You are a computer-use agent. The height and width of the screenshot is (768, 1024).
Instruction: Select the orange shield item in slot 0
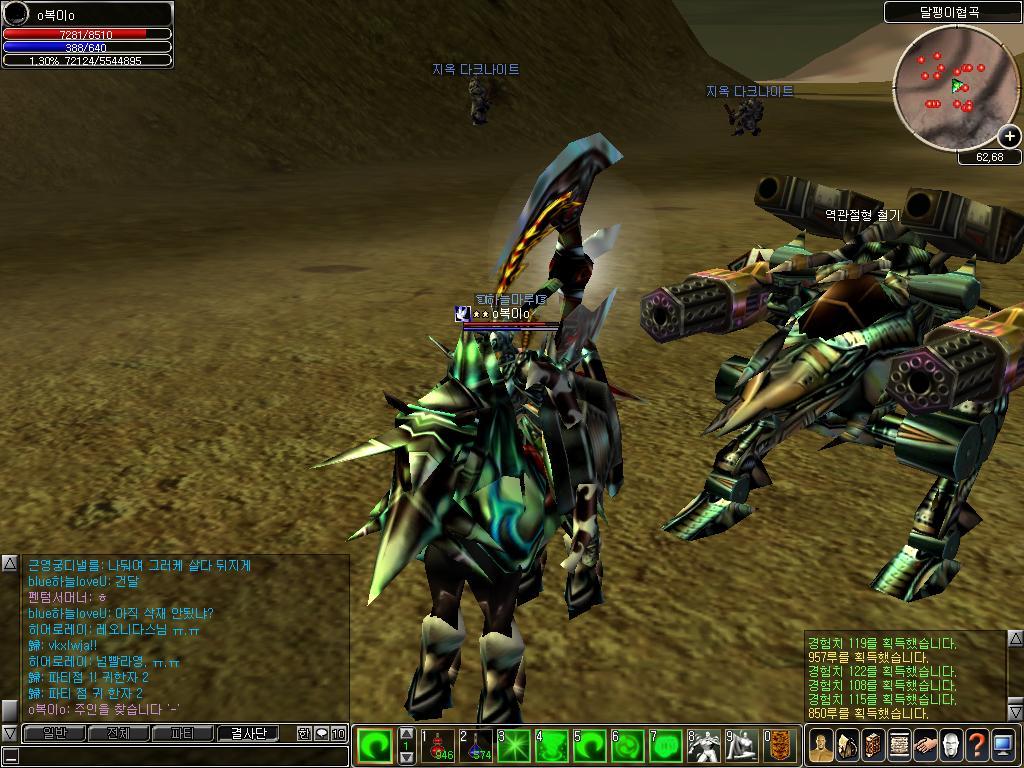[x=781, y=745]
